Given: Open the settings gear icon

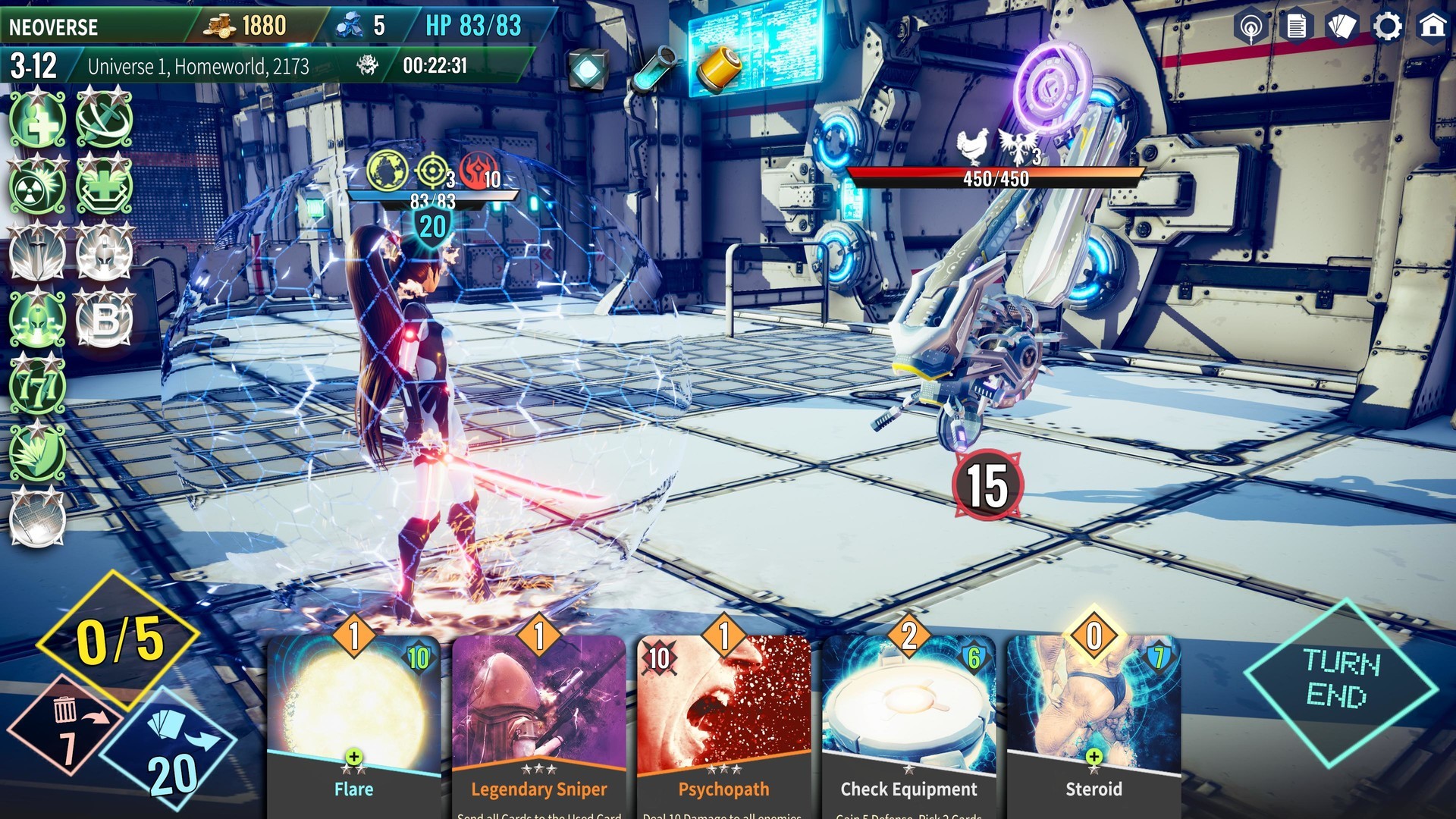Looking at the screenshot, I should tap(1388, 27).
